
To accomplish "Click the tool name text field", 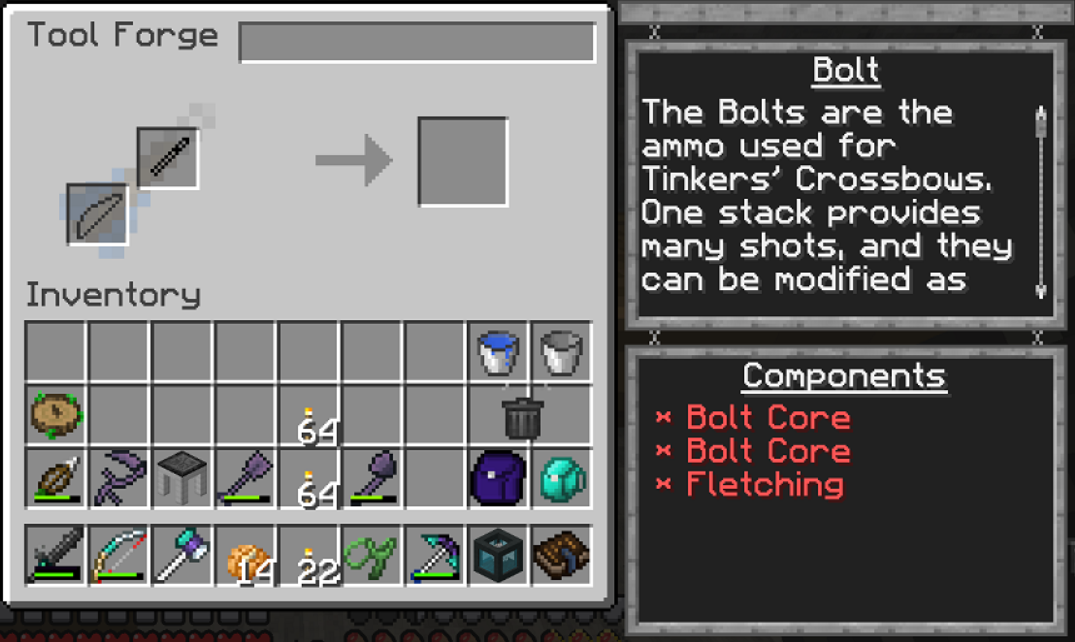I will click(417, 42).
